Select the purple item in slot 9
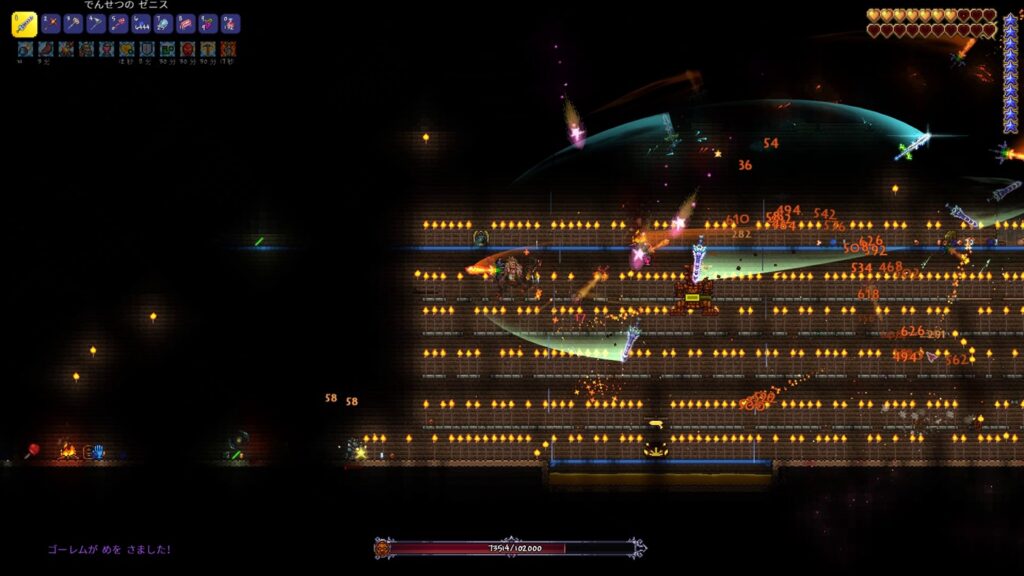 [x=208, y=24]
